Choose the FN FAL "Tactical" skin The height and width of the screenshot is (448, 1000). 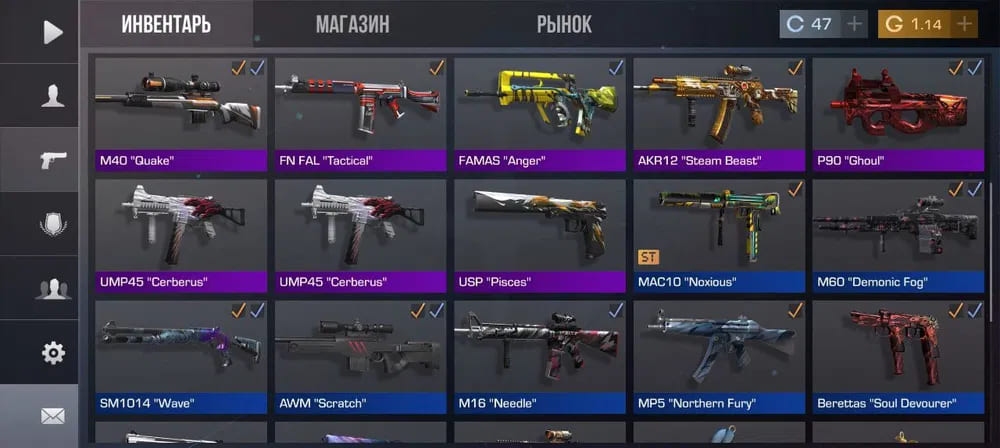click(x=360, y=113)
